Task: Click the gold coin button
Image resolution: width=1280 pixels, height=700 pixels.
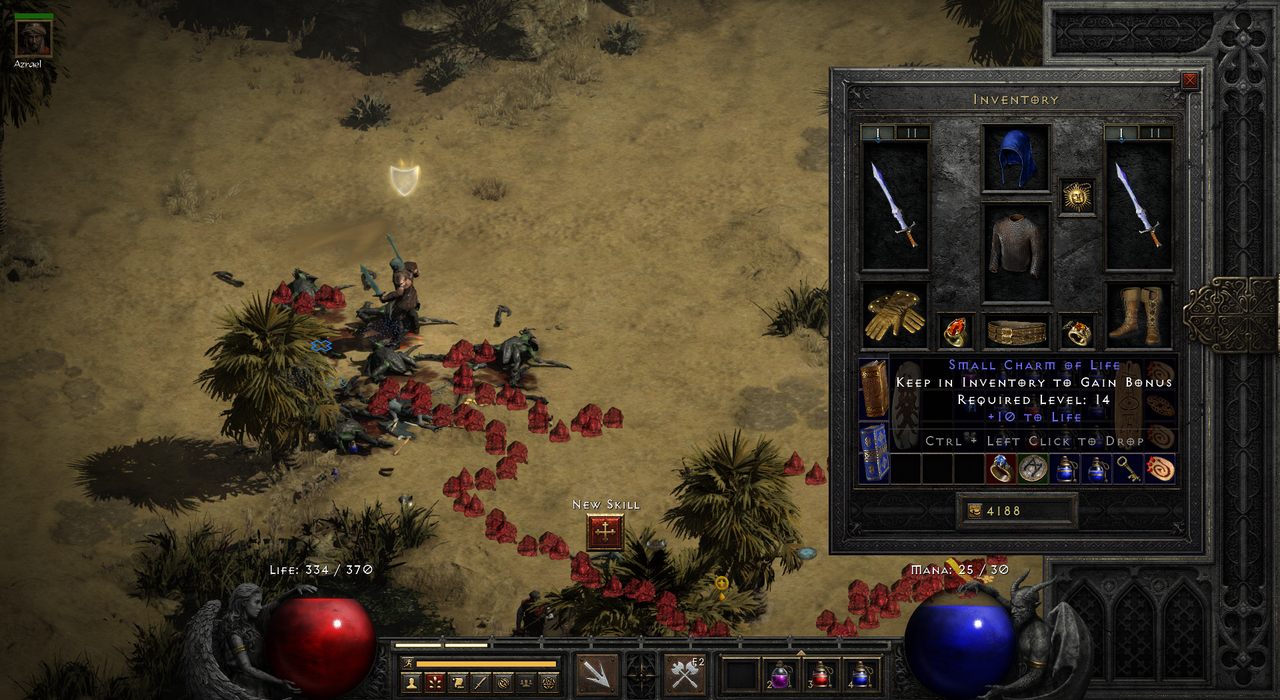Action: click(975, 511)
